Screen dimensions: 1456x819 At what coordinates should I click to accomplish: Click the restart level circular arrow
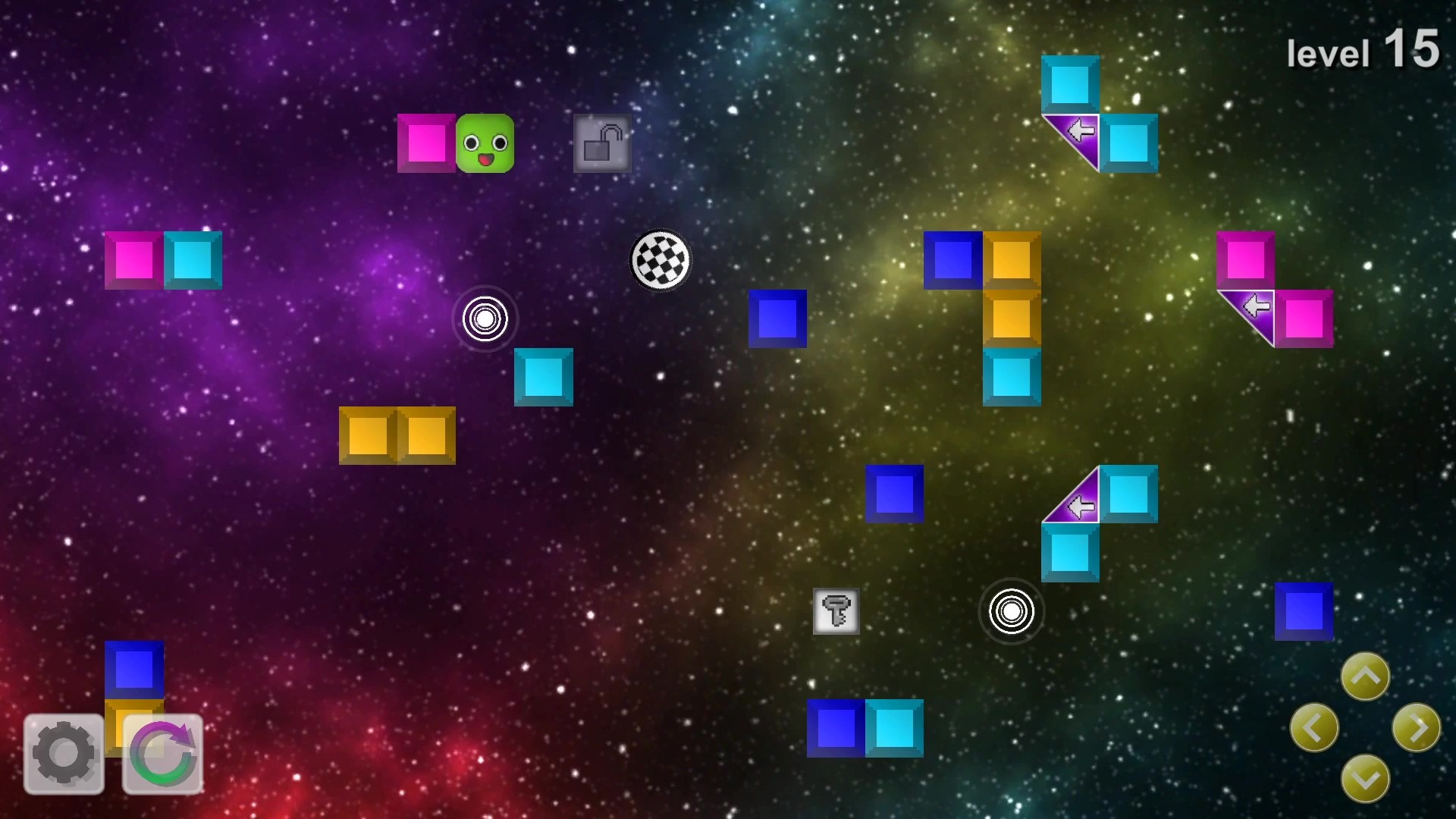(x=162, y=753)
